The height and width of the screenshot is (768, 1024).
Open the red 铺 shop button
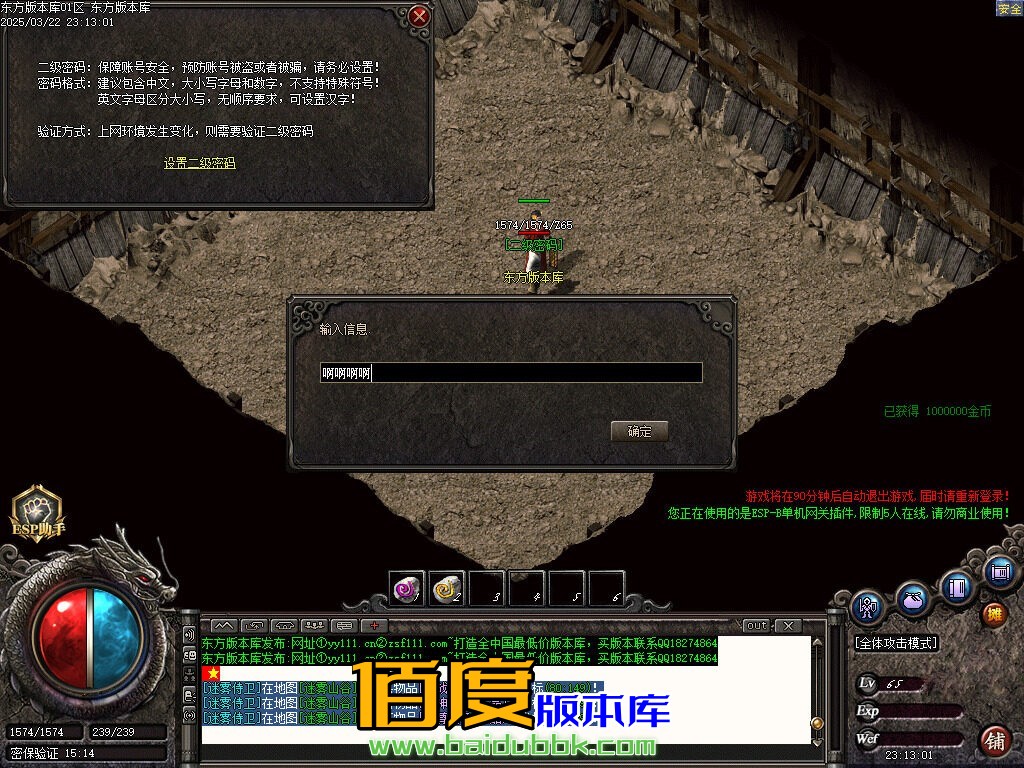tap(994, 740)
